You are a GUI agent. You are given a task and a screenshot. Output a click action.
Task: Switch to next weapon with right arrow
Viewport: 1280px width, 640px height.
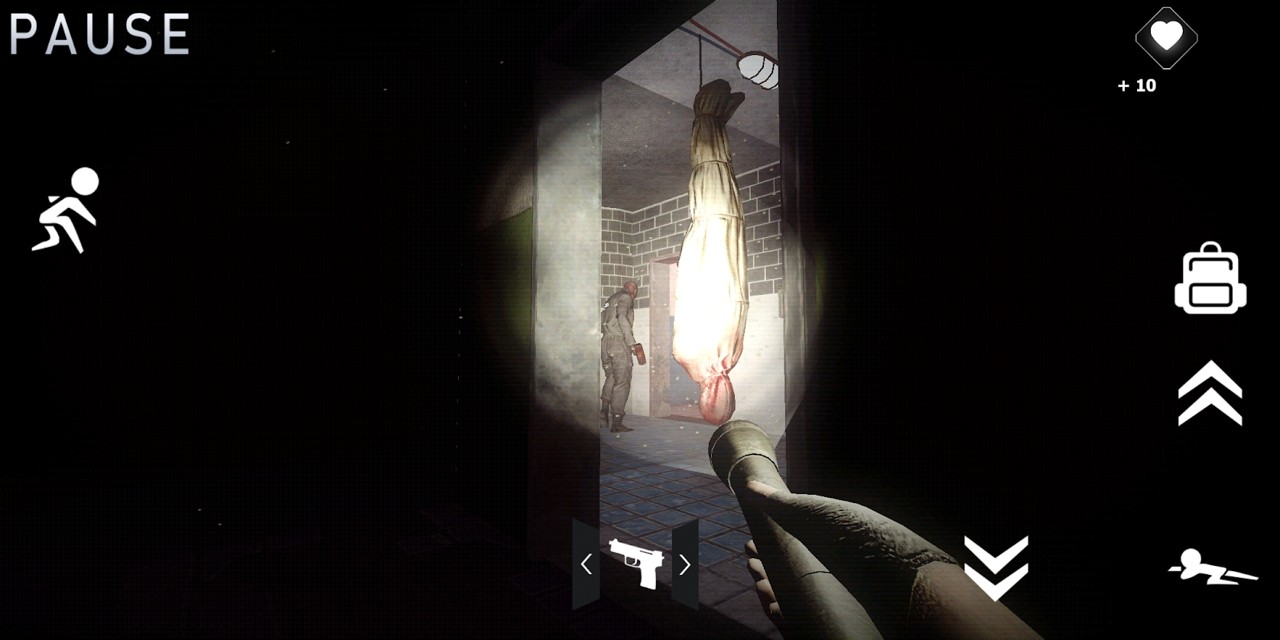click(x=685, y=565)
